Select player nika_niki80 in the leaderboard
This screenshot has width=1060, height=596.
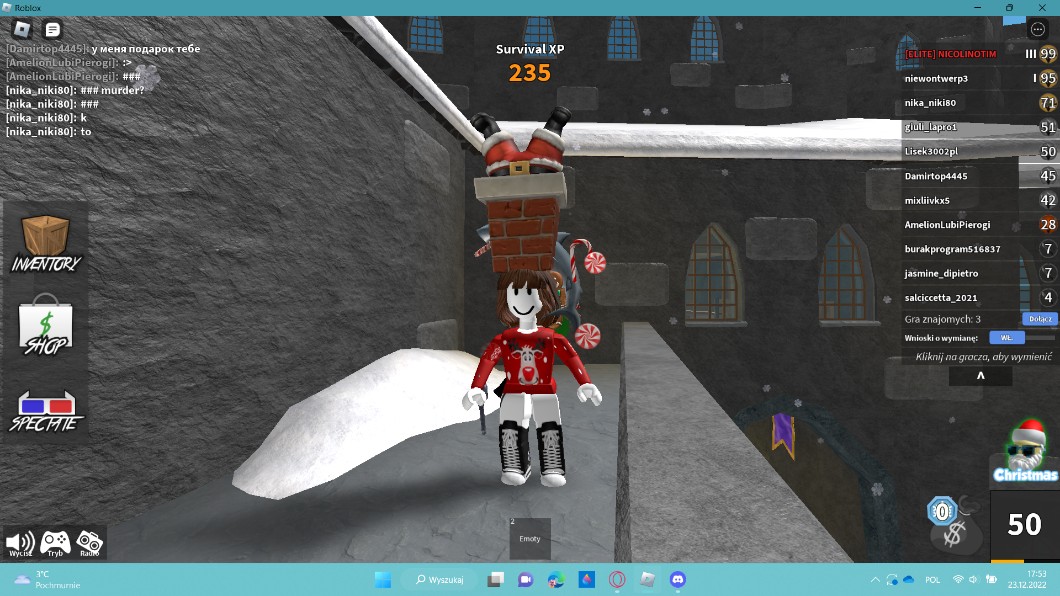pyautogui.click(x=930, y=103)
